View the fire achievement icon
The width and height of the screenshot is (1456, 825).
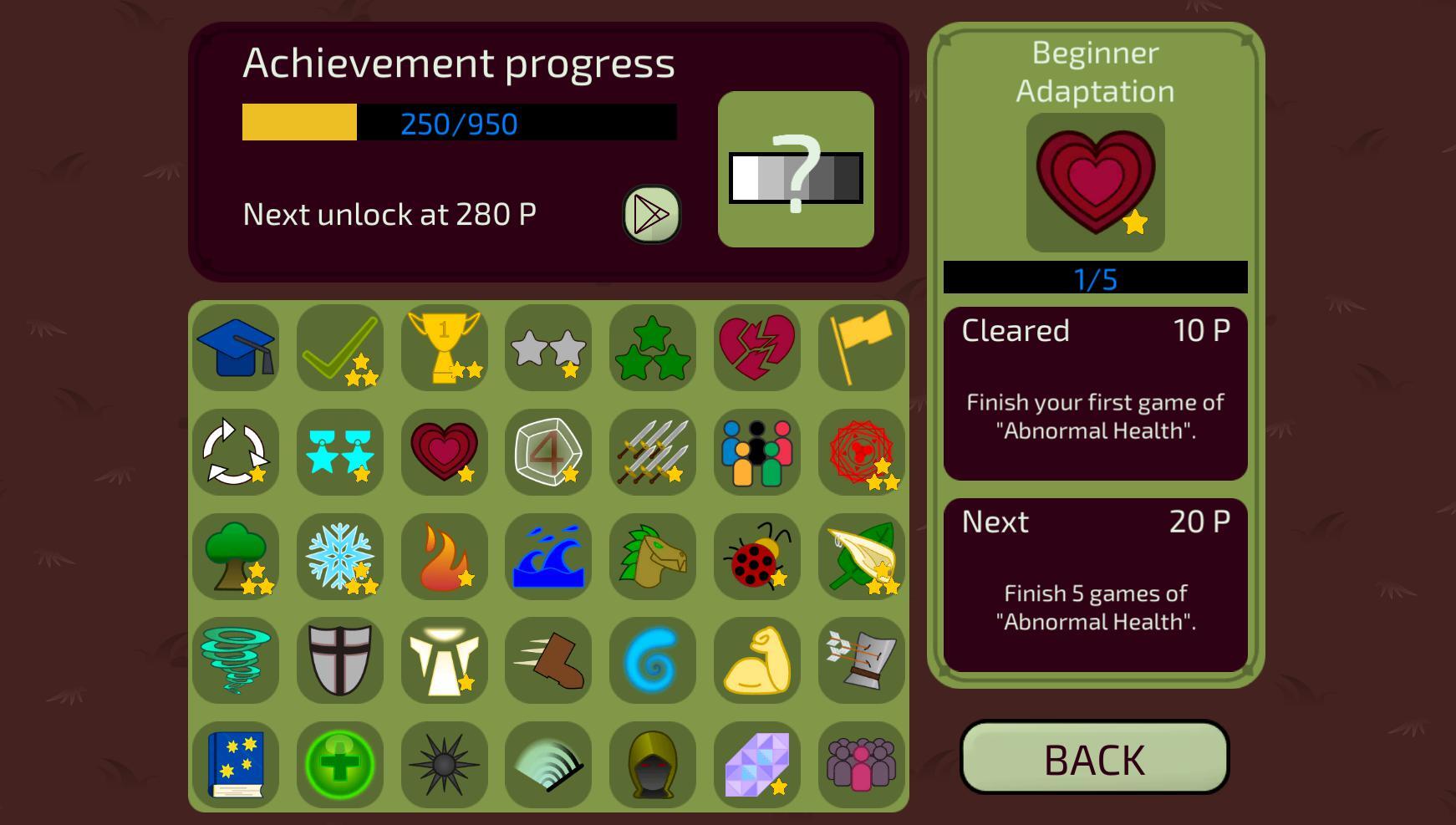(x=444, y=558)
